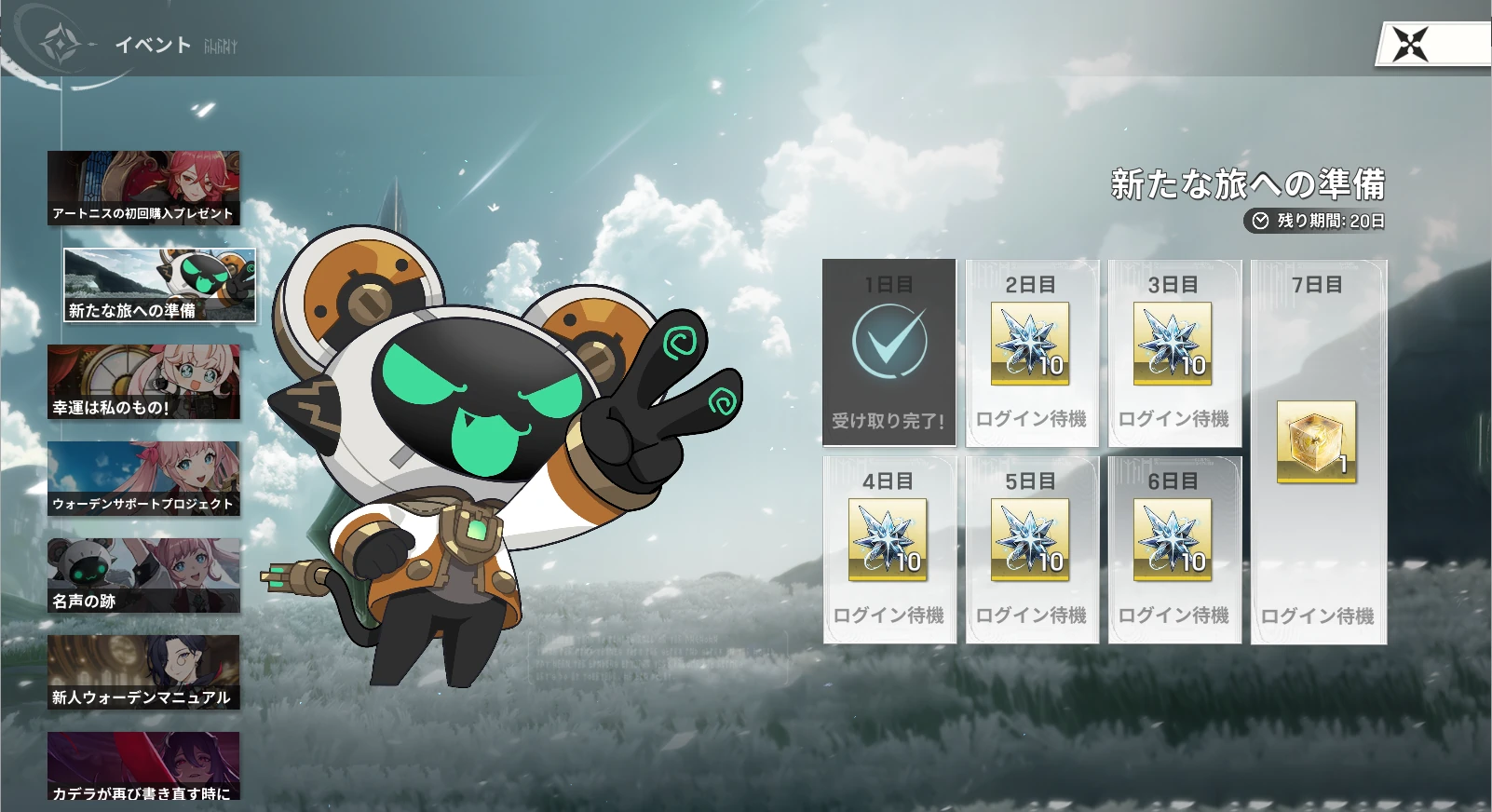
Task: Open the 新人ウォーデンマニュアル event
Action: pyautogui.click(x=143, y=672)
